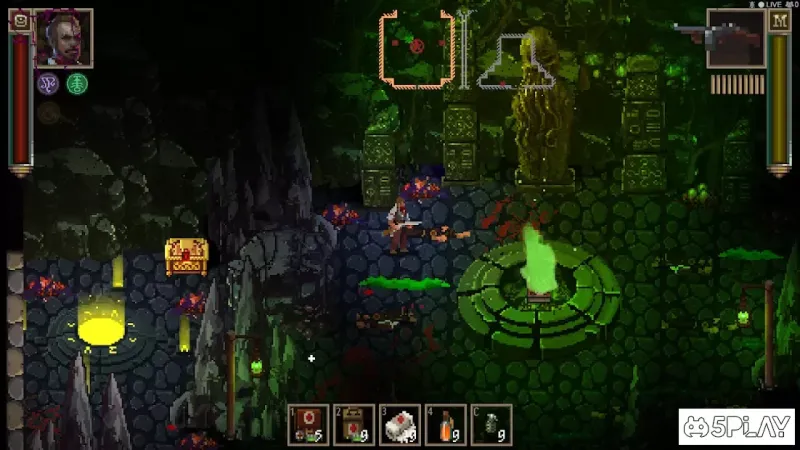
Task: Select the grenade in slot C
Action: click(491, 424)
